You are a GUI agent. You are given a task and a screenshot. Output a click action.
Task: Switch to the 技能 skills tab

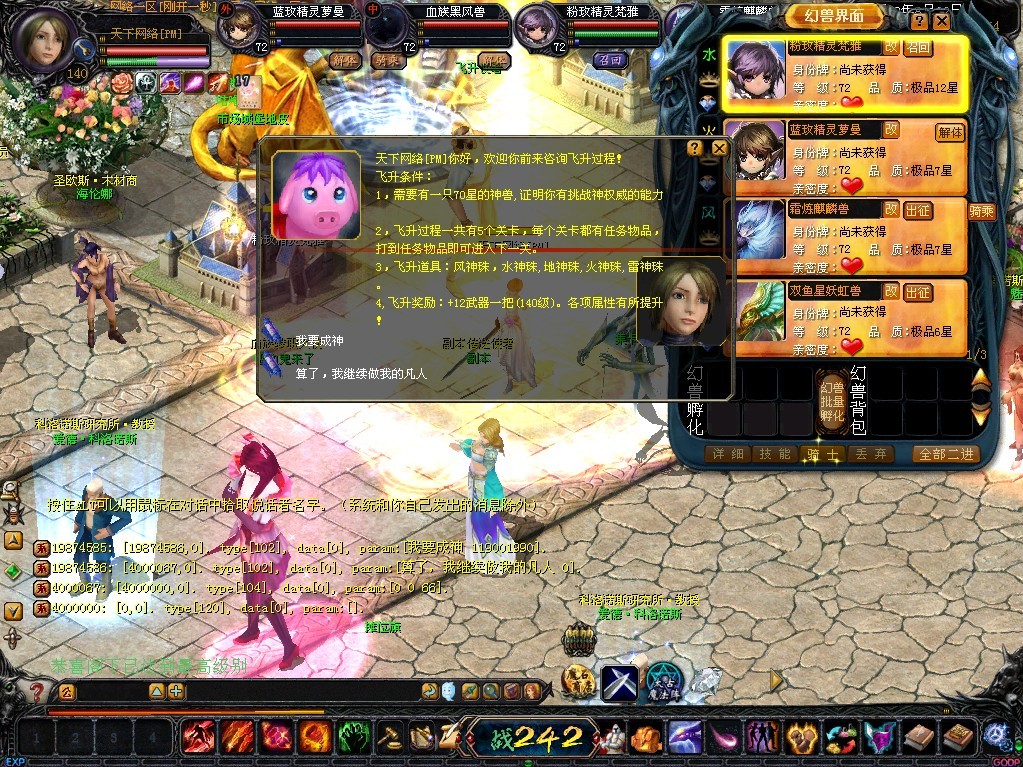click(777, 454)
